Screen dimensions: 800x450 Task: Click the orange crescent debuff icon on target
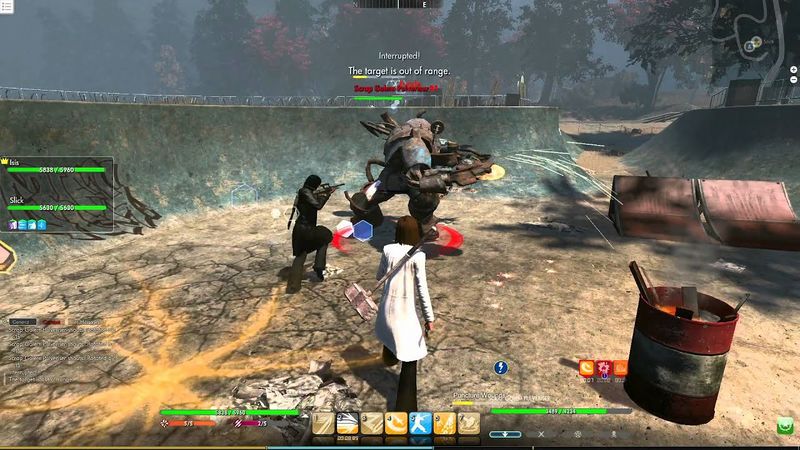[x=586, y=367]
